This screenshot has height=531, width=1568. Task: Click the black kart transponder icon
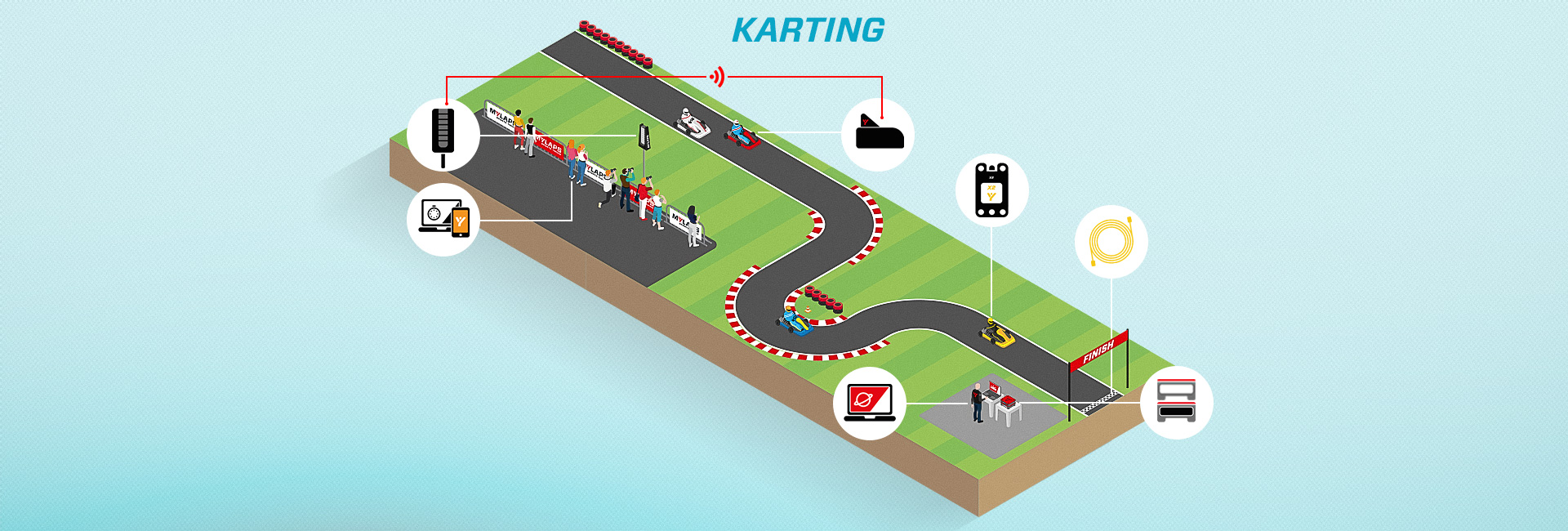click(877, 135)
